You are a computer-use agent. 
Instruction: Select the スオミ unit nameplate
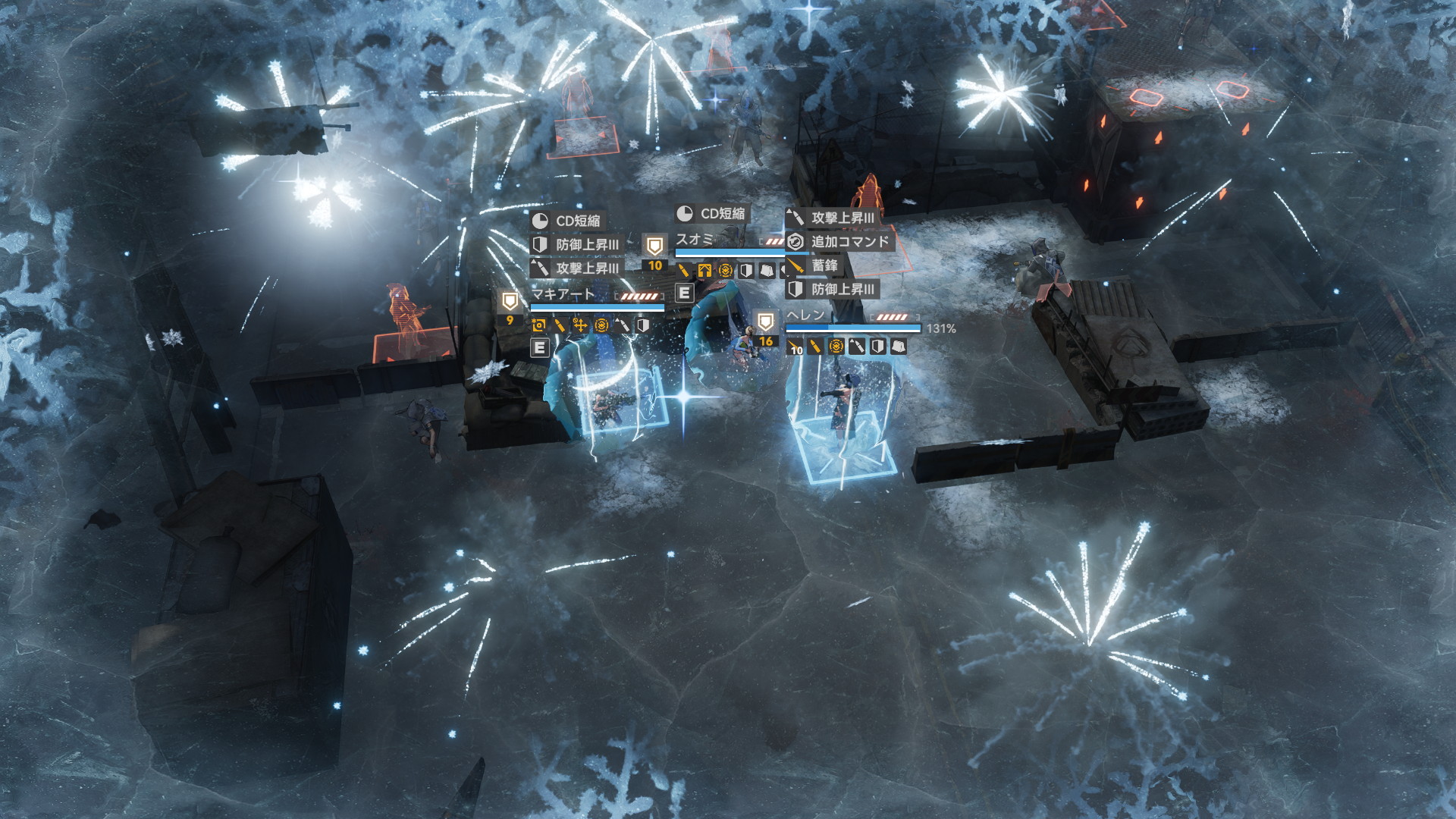tap(695, 240)
